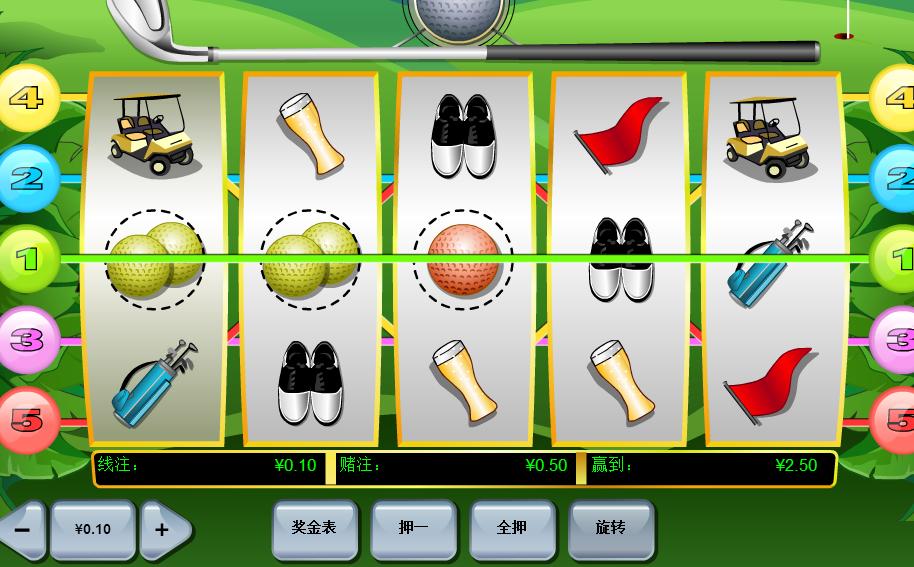914x567 pixels.
Task: Select the 押一 bet-one button
Action: pyautogui.click(x=413, y=528)
